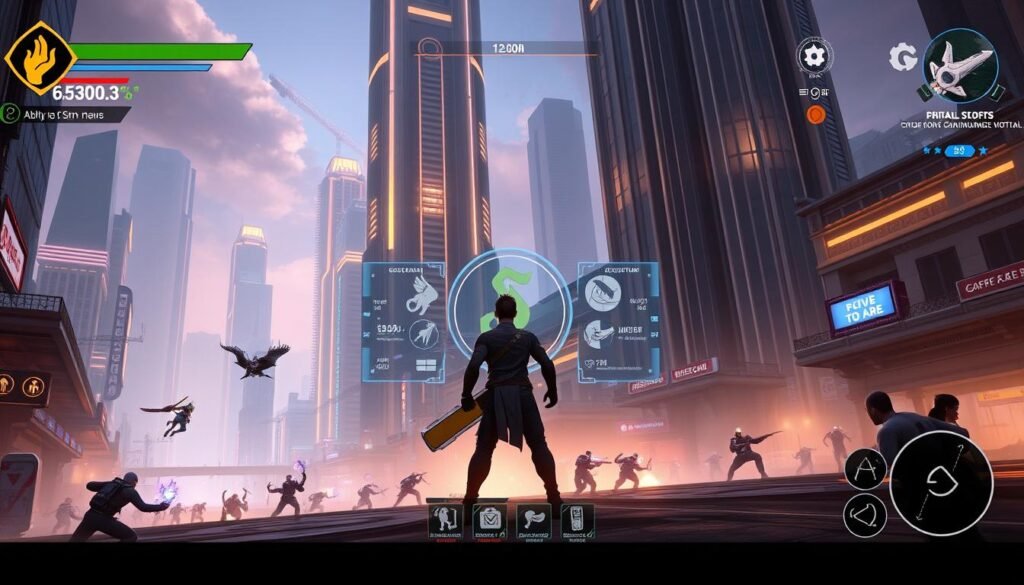
Task: Tap the small arrow button below A
Action: pyautogui.click(x=865, y=515)
